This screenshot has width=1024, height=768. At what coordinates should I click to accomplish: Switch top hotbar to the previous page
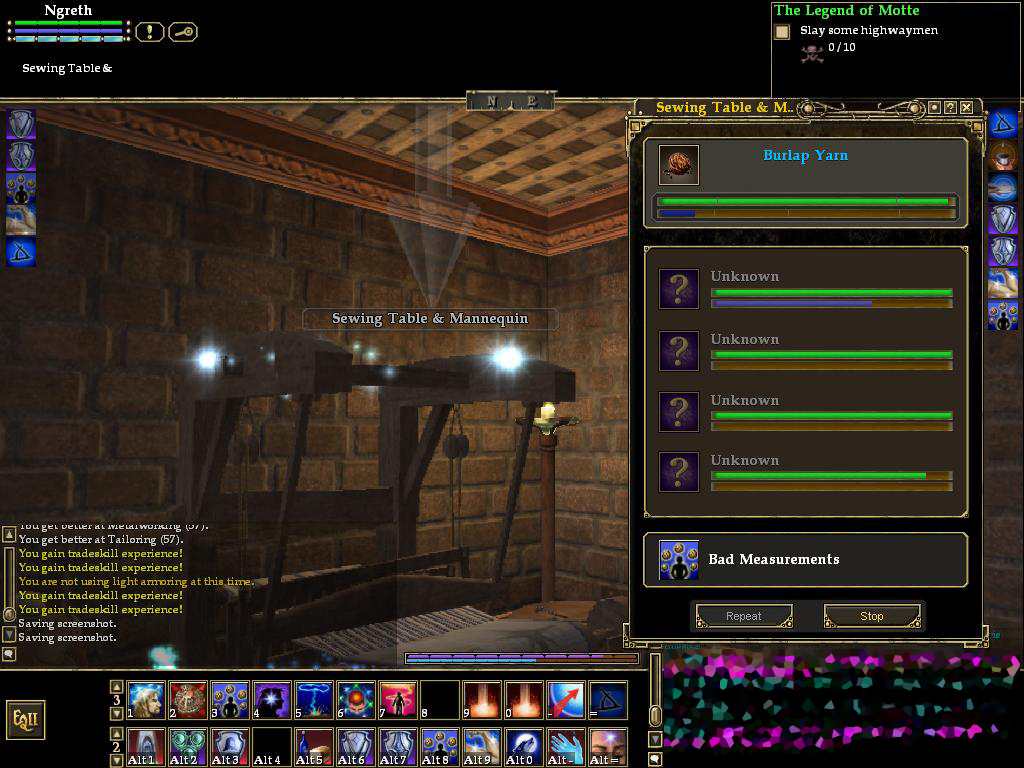coord(116,687)
